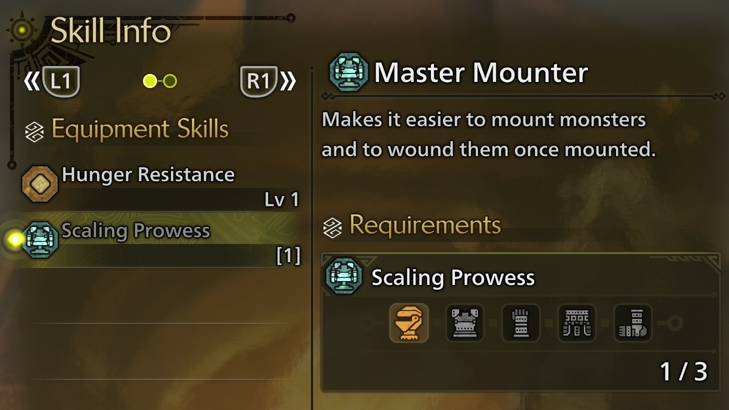The height and width of the screenshot is (410, 729).
Task: Choose the chest armor piece icon
Action: pos(465,323)
